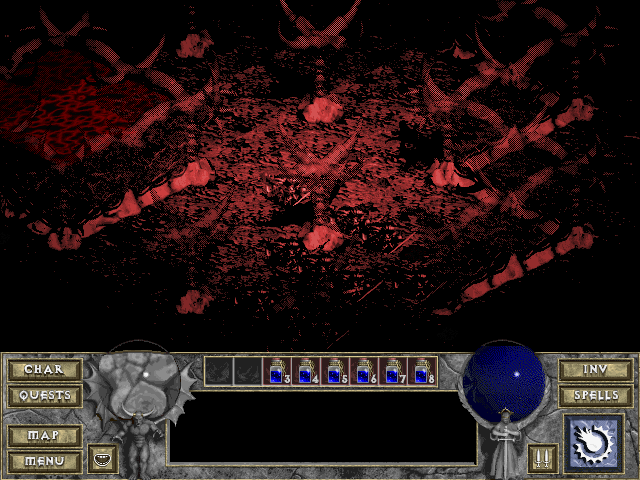Toggle the MAP overlay
Viewport: 640px width, 480px height.
point(44,436)
